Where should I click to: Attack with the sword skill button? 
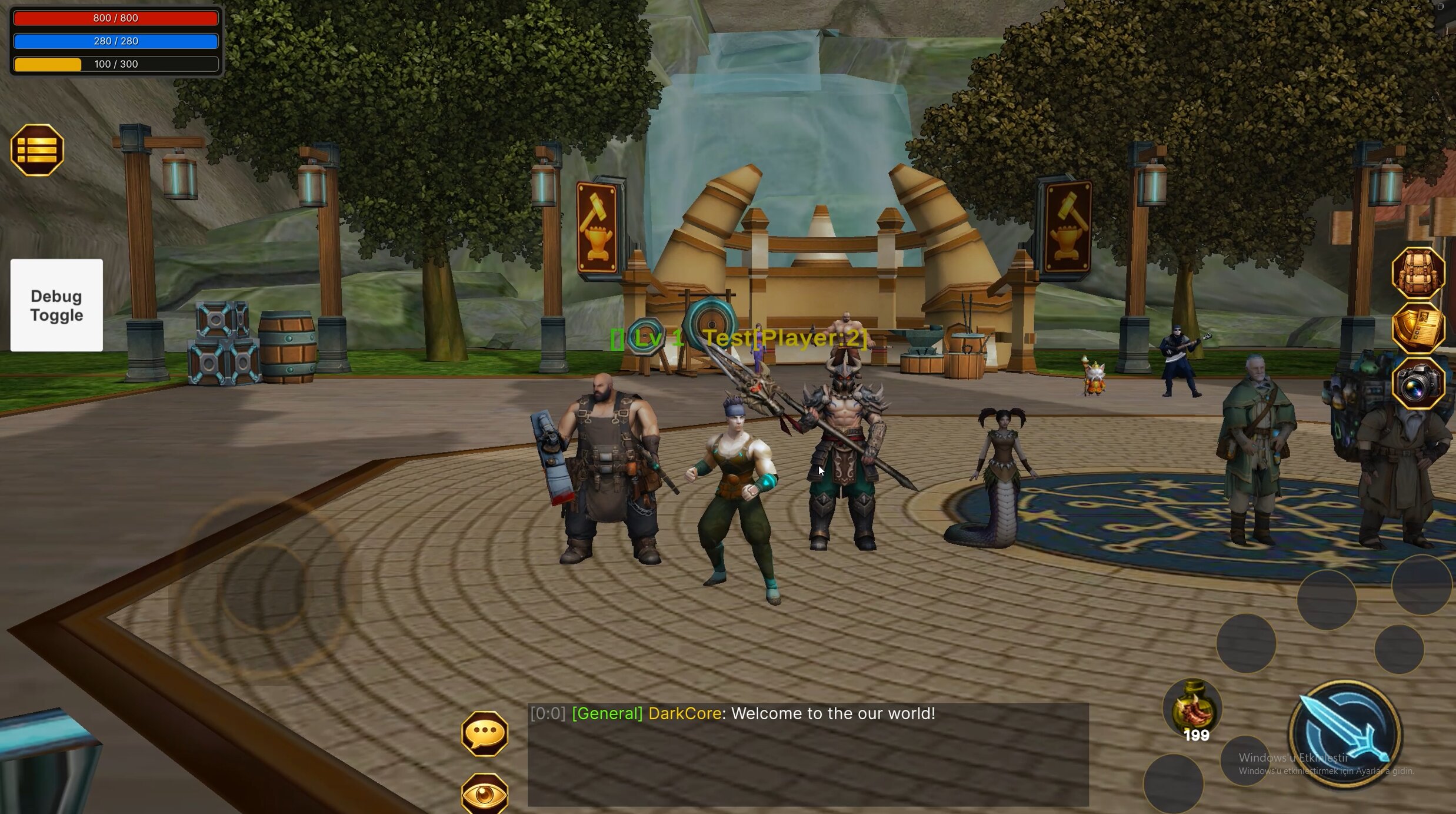click(x=1345, y=734)
